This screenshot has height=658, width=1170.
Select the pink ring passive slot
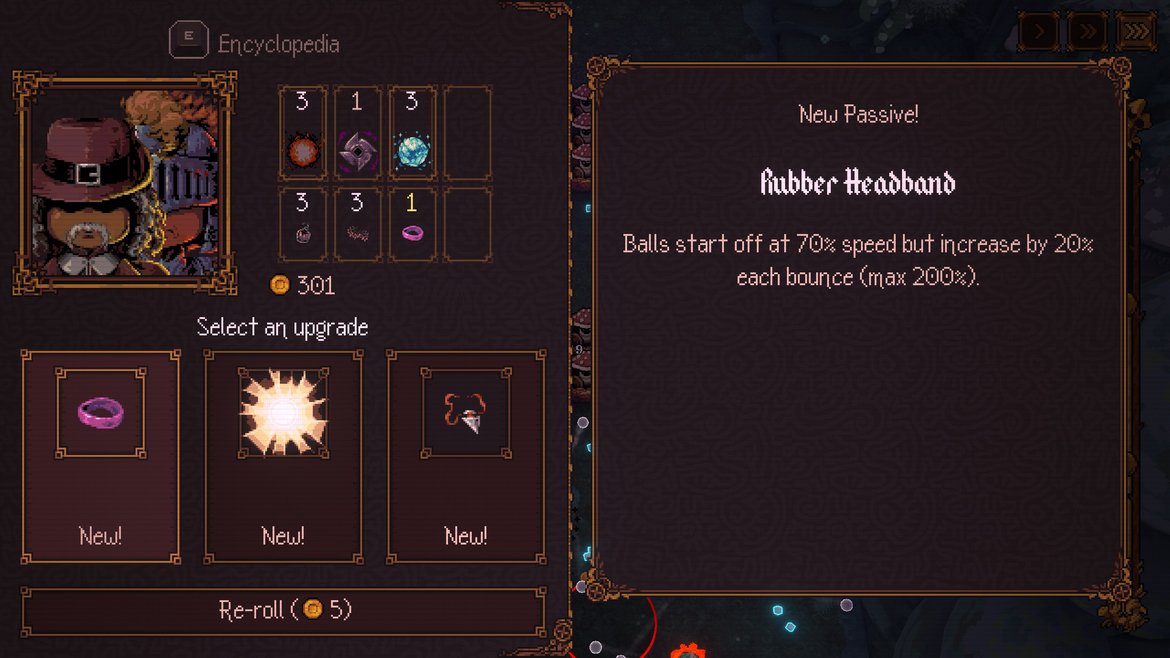(412, 224)
